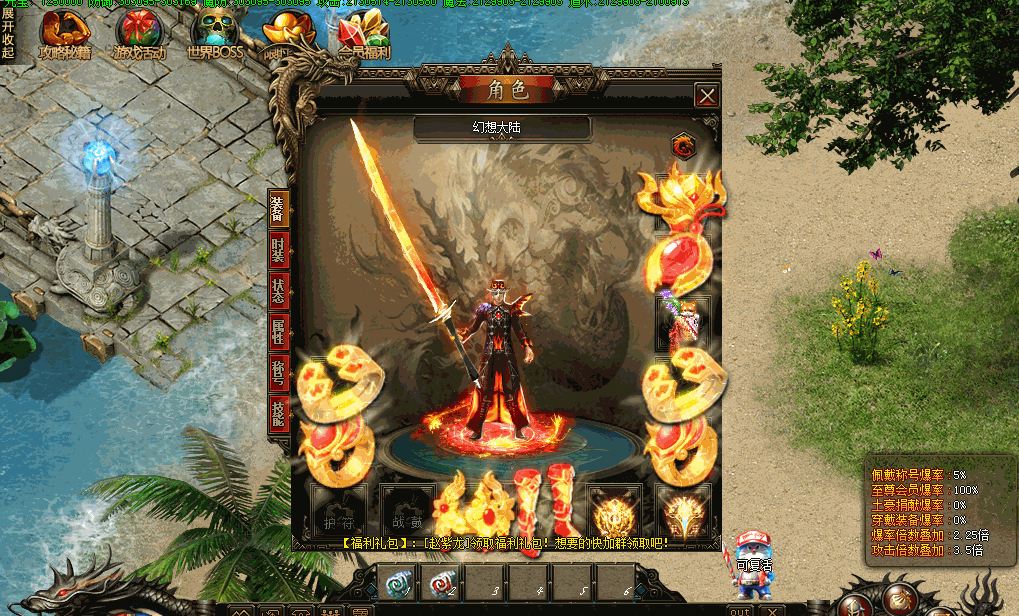Click the red dragon emblem icon

(684, 146)
